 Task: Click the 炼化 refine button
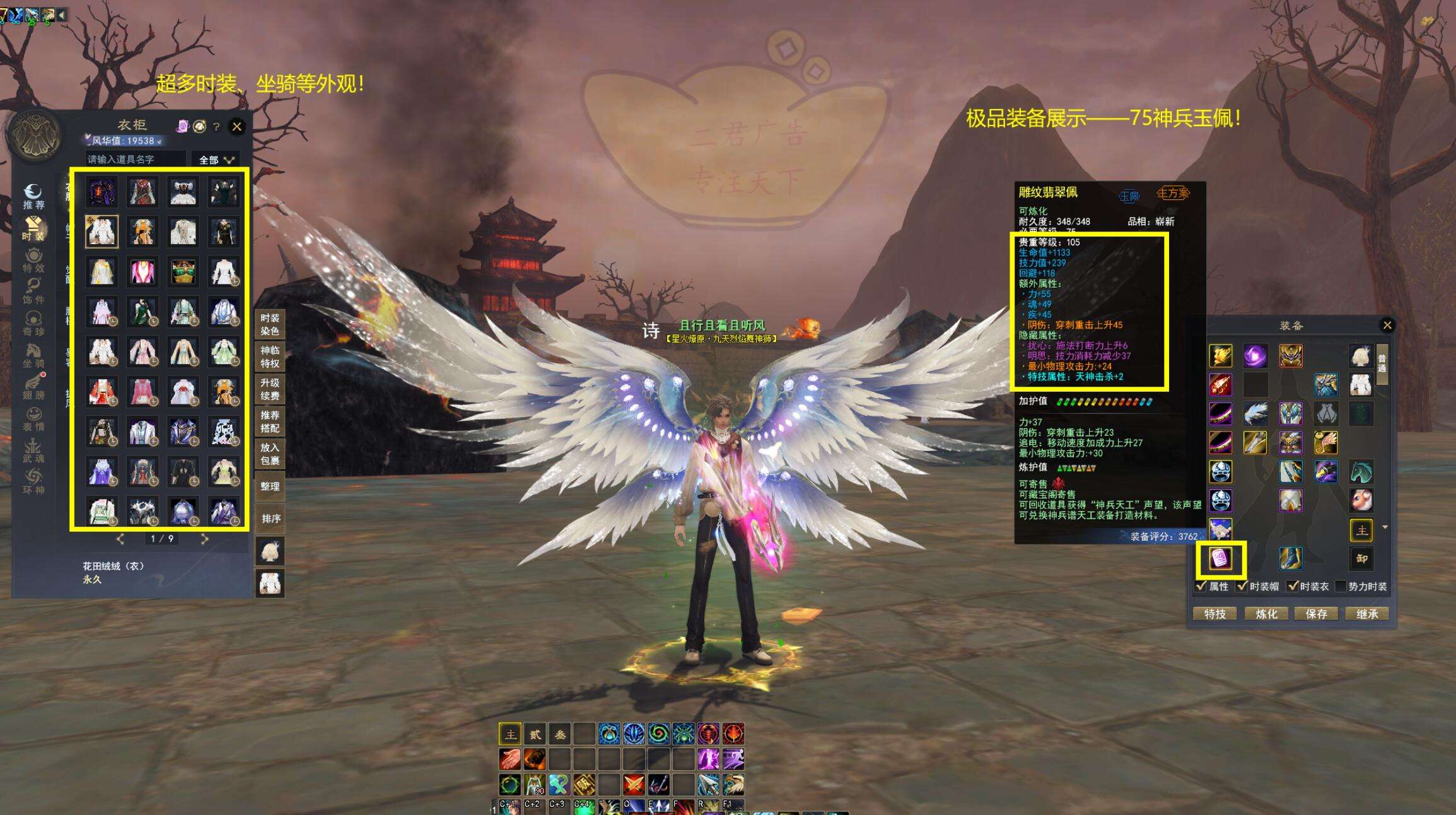click(1266, 614)
